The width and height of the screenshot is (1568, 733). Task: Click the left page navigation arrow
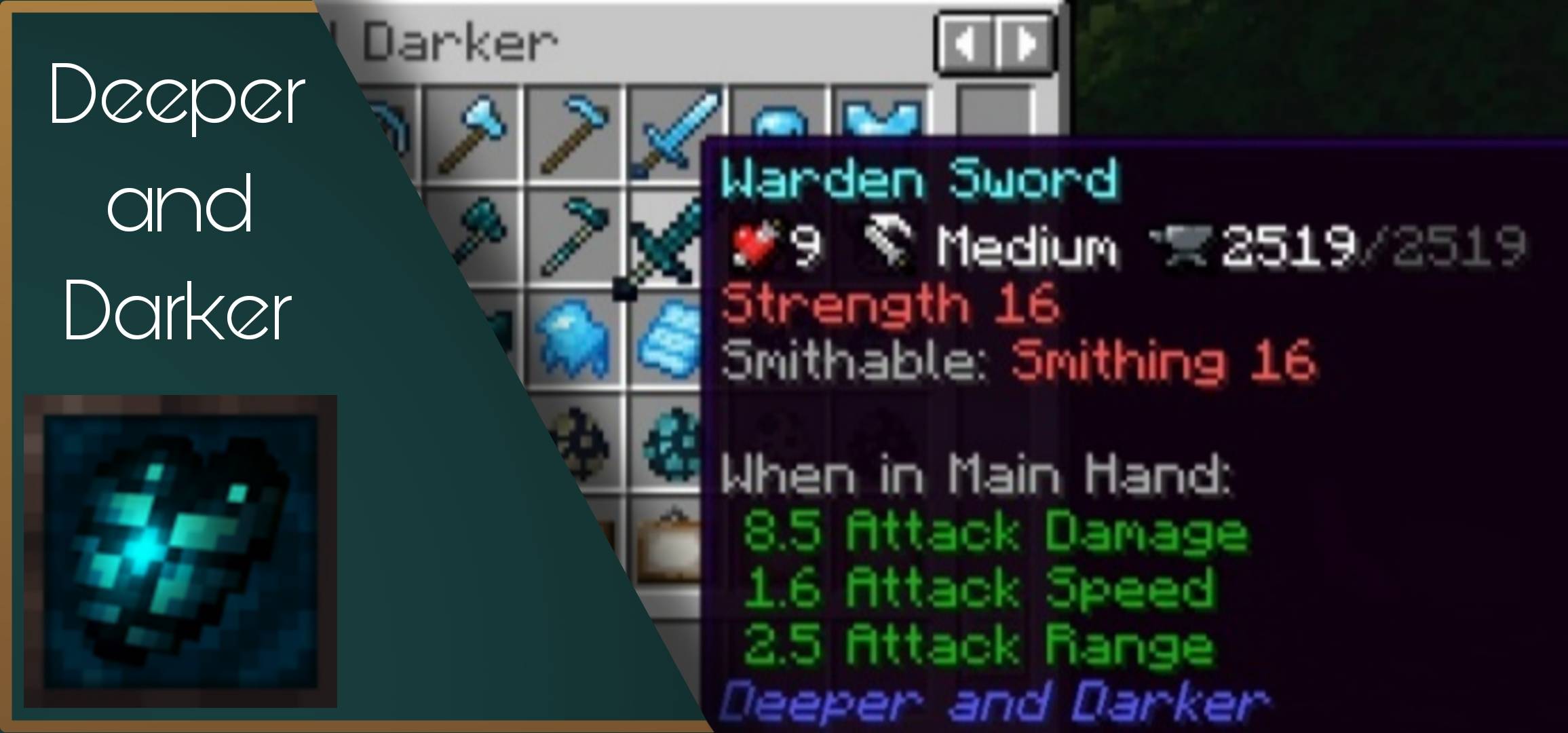click(x=967, y=42)
